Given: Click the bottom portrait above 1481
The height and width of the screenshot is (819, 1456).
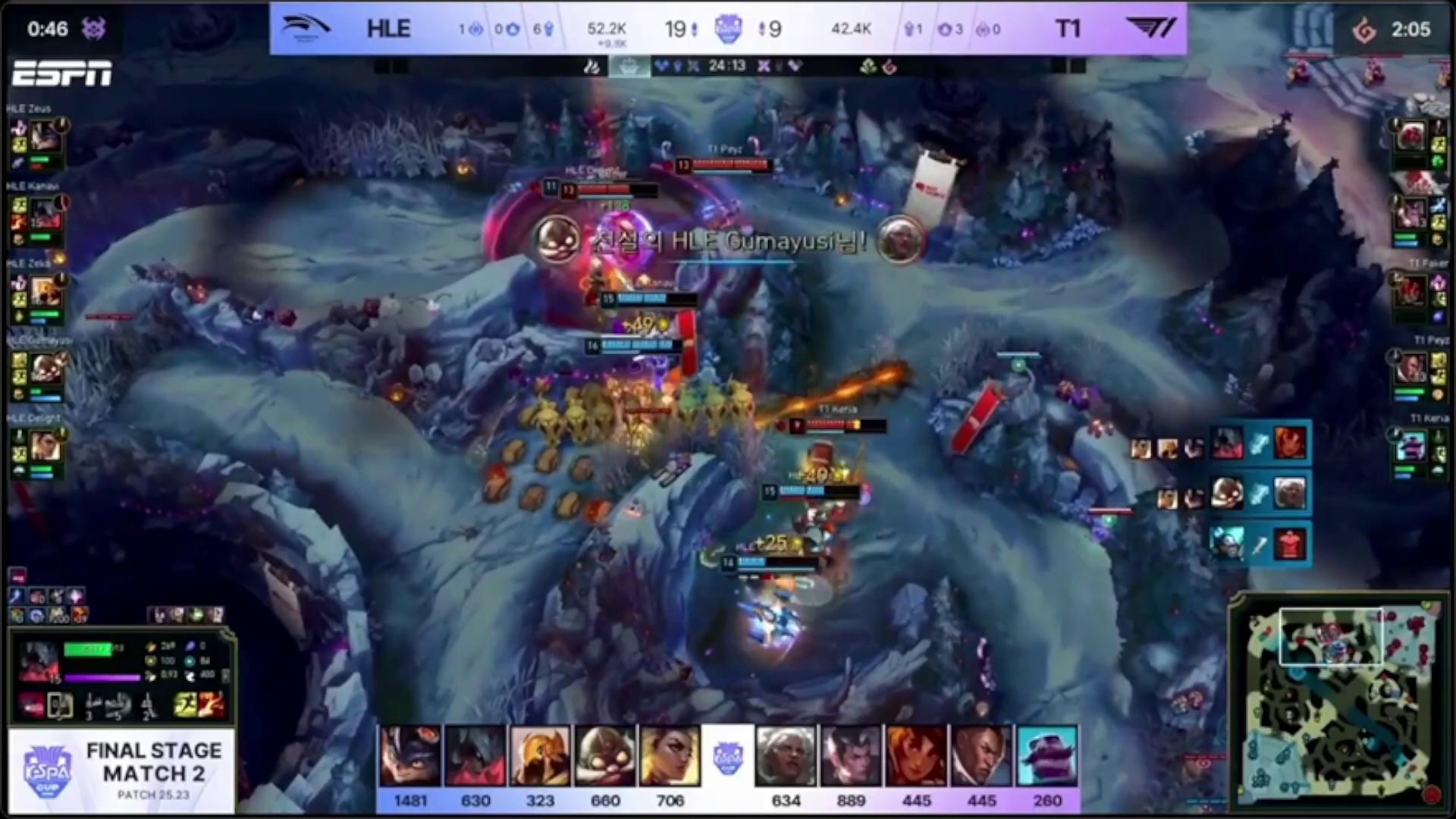Looking at the screenshot, I should click(410, 755).
